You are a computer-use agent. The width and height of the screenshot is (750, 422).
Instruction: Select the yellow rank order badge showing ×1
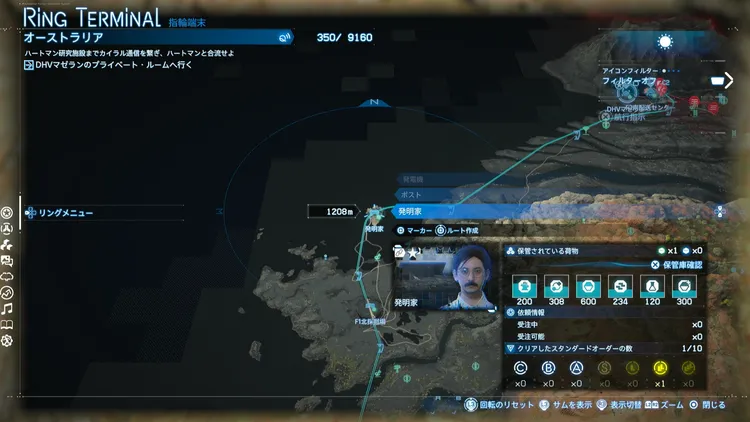pos(659,369)
